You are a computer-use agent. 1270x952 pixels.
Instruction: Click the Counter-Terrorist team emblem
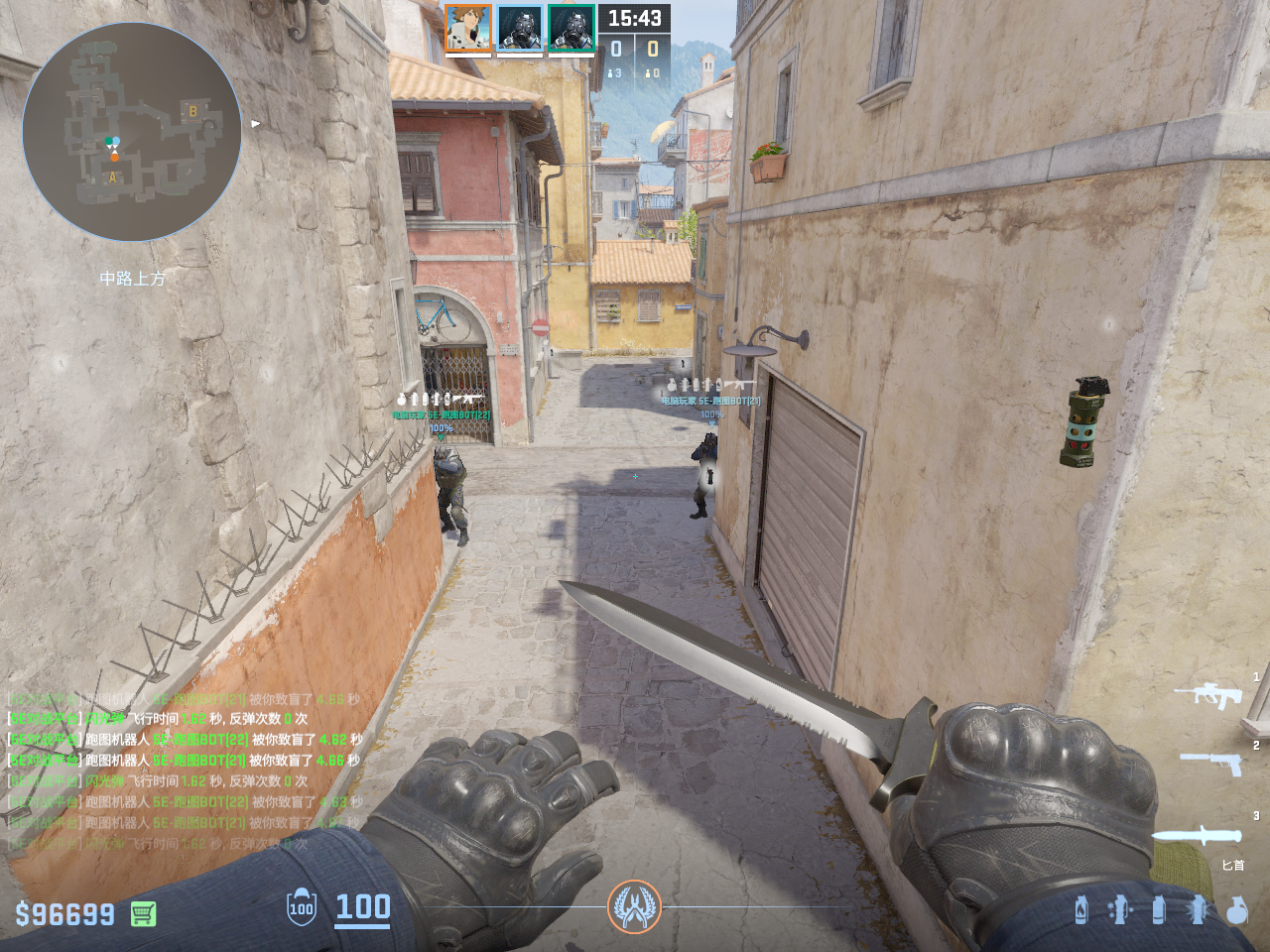coord(634,906)
